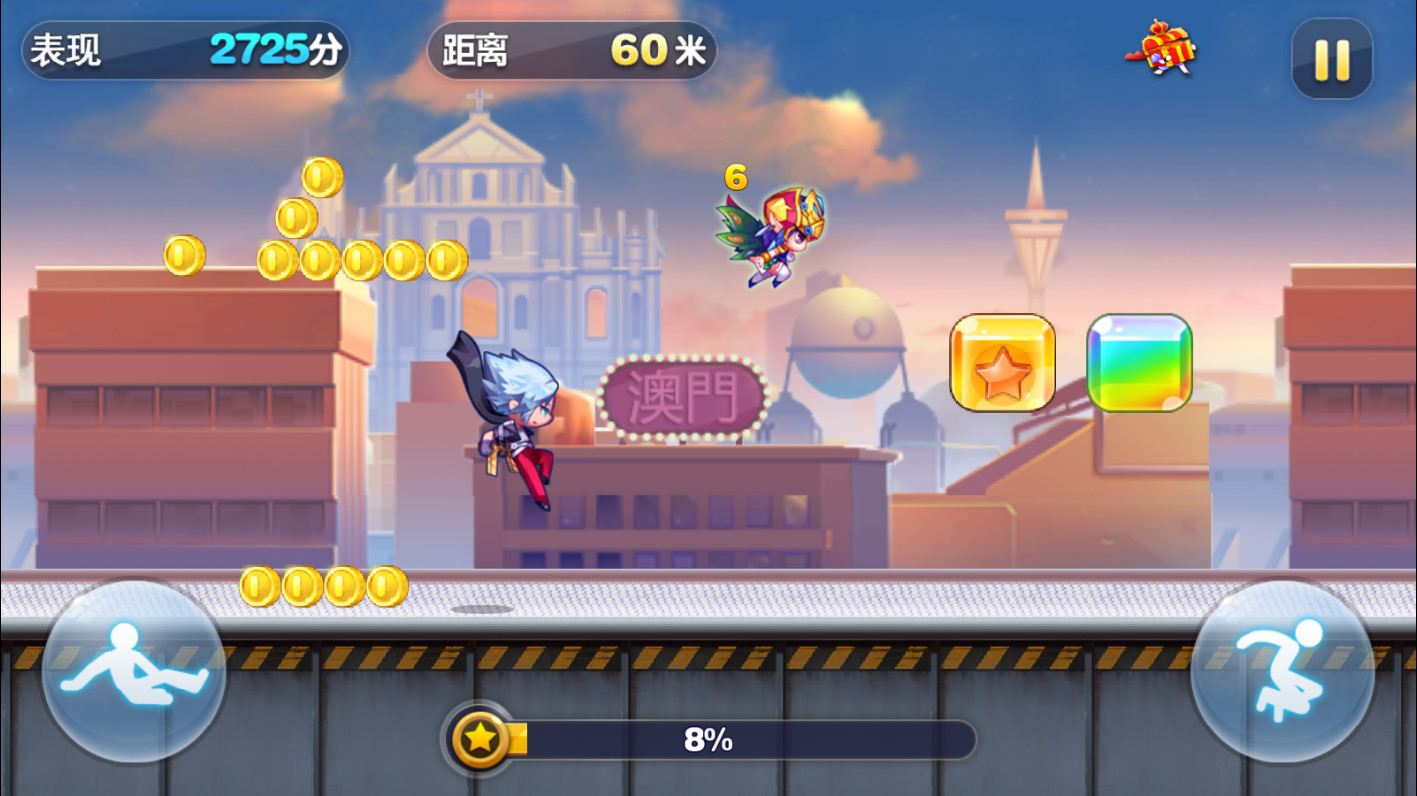Collect the rainbow crystal block
This screenshot has height=796, width=1417.
click(1139, 362)
